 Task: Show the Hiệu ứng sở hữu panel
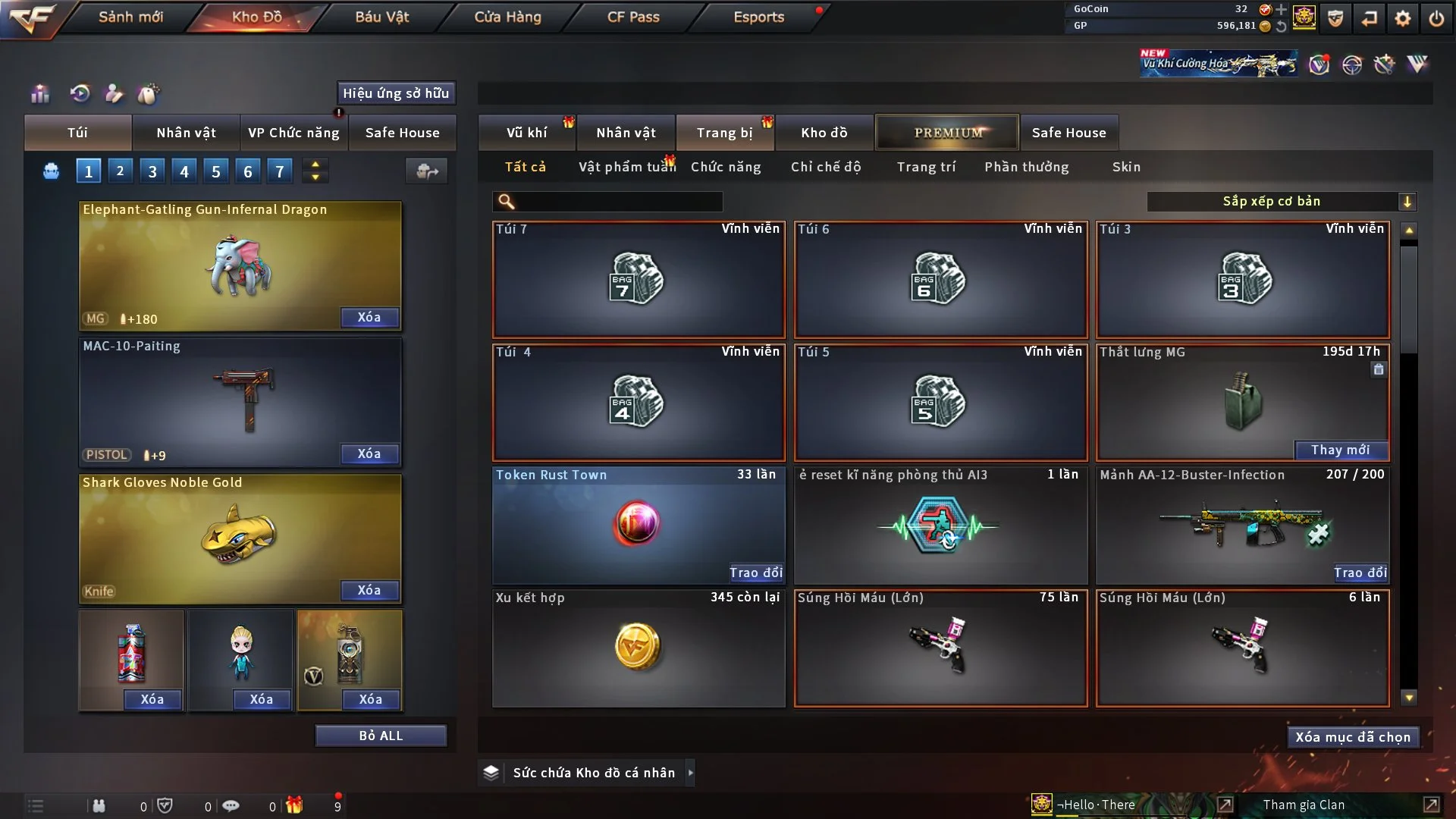pyautogui.click(x=396, y=93)
